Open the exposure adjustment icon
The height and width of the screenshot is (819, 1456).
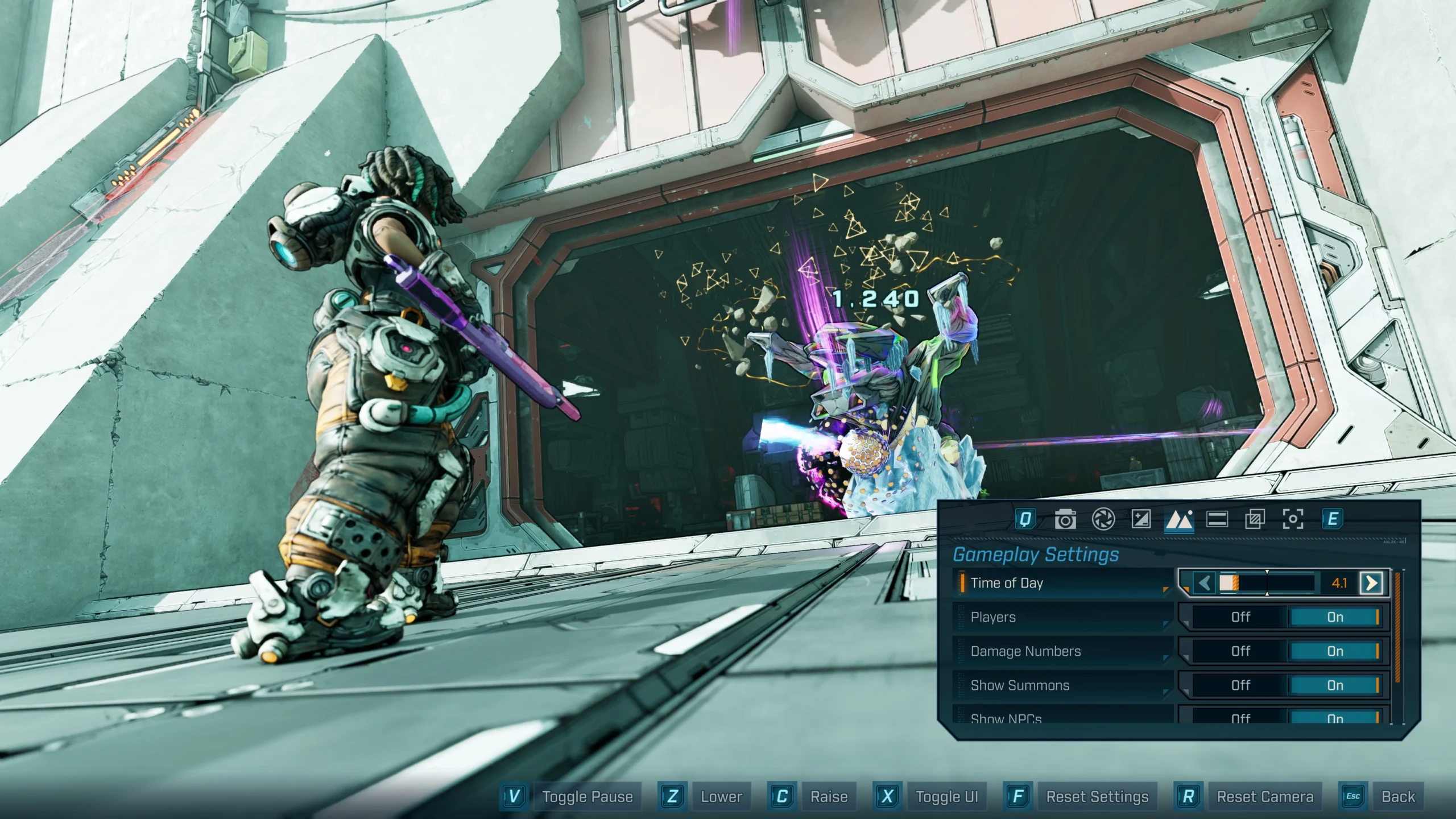coord(1141,519)
